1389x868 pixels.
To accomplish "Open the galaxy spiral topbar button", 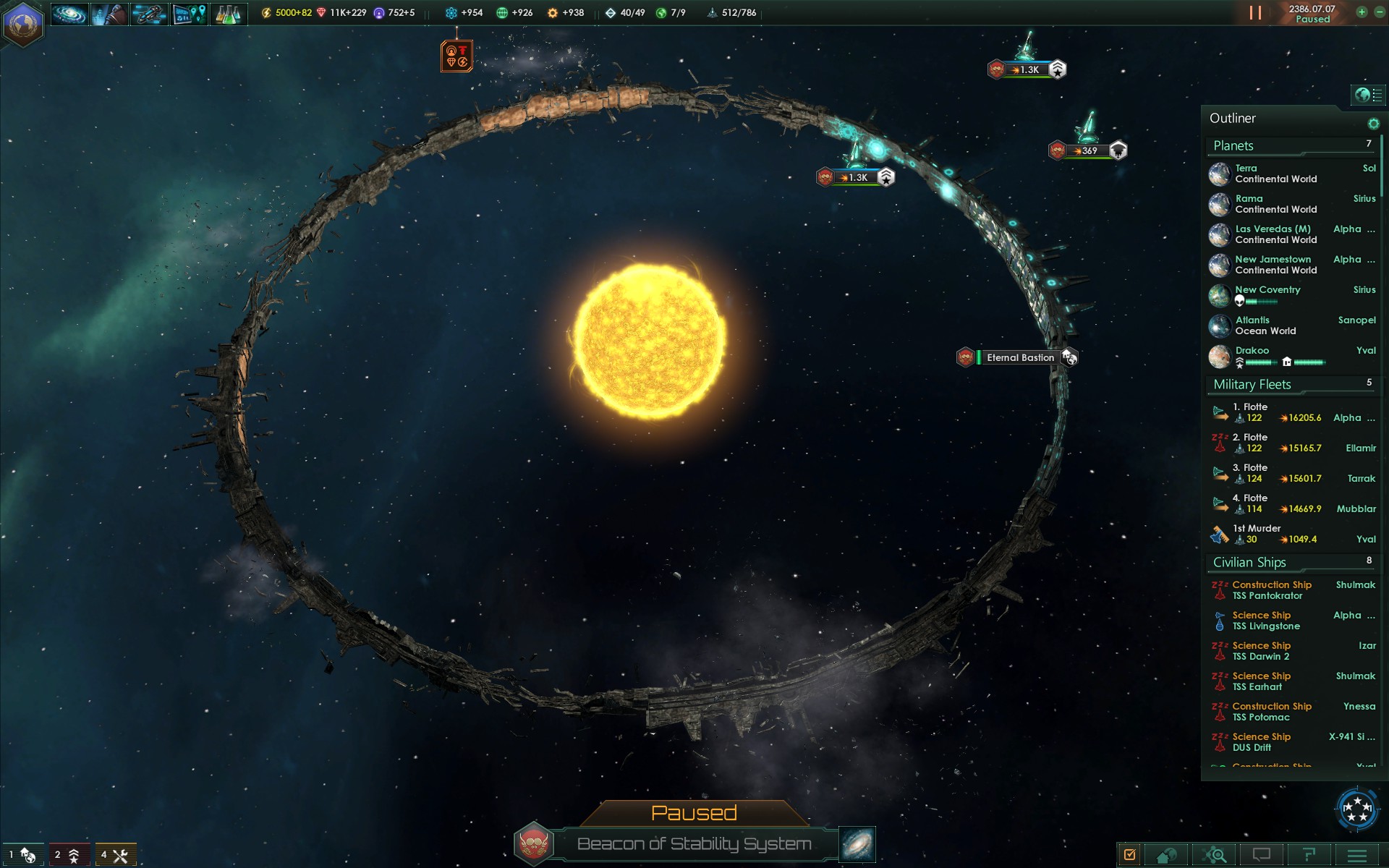I will tap(69, 14).
